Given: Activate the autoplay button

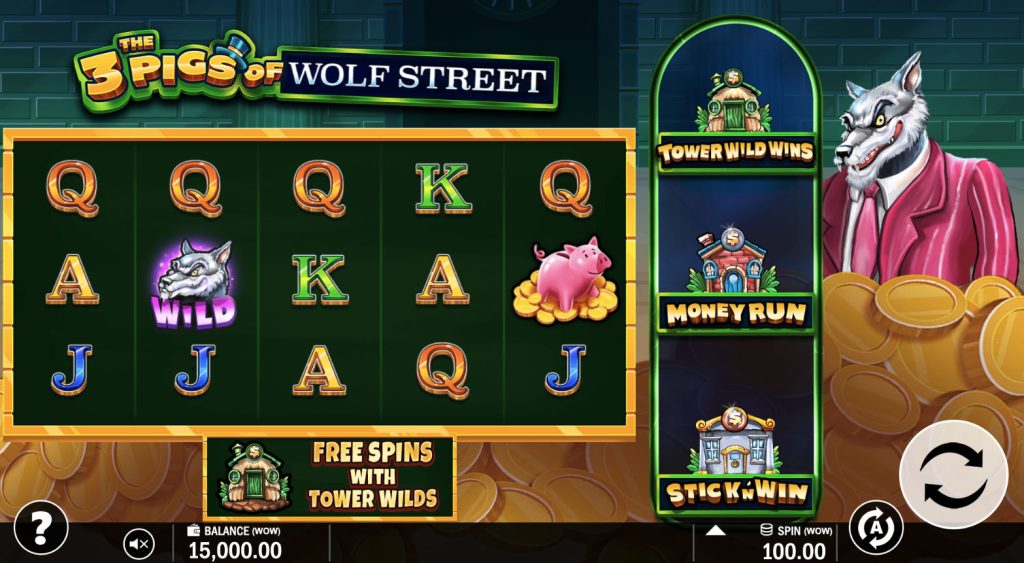Looking at the screenshot, I should pyautogui.click(x=875, y=528).
